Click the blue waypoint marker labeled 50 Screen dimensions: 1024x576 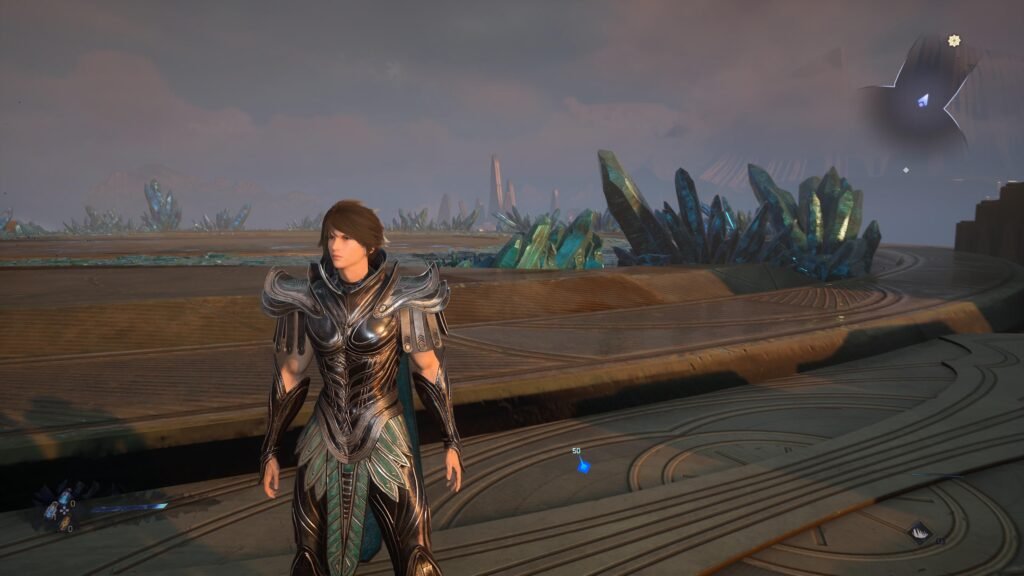[583, 465]
